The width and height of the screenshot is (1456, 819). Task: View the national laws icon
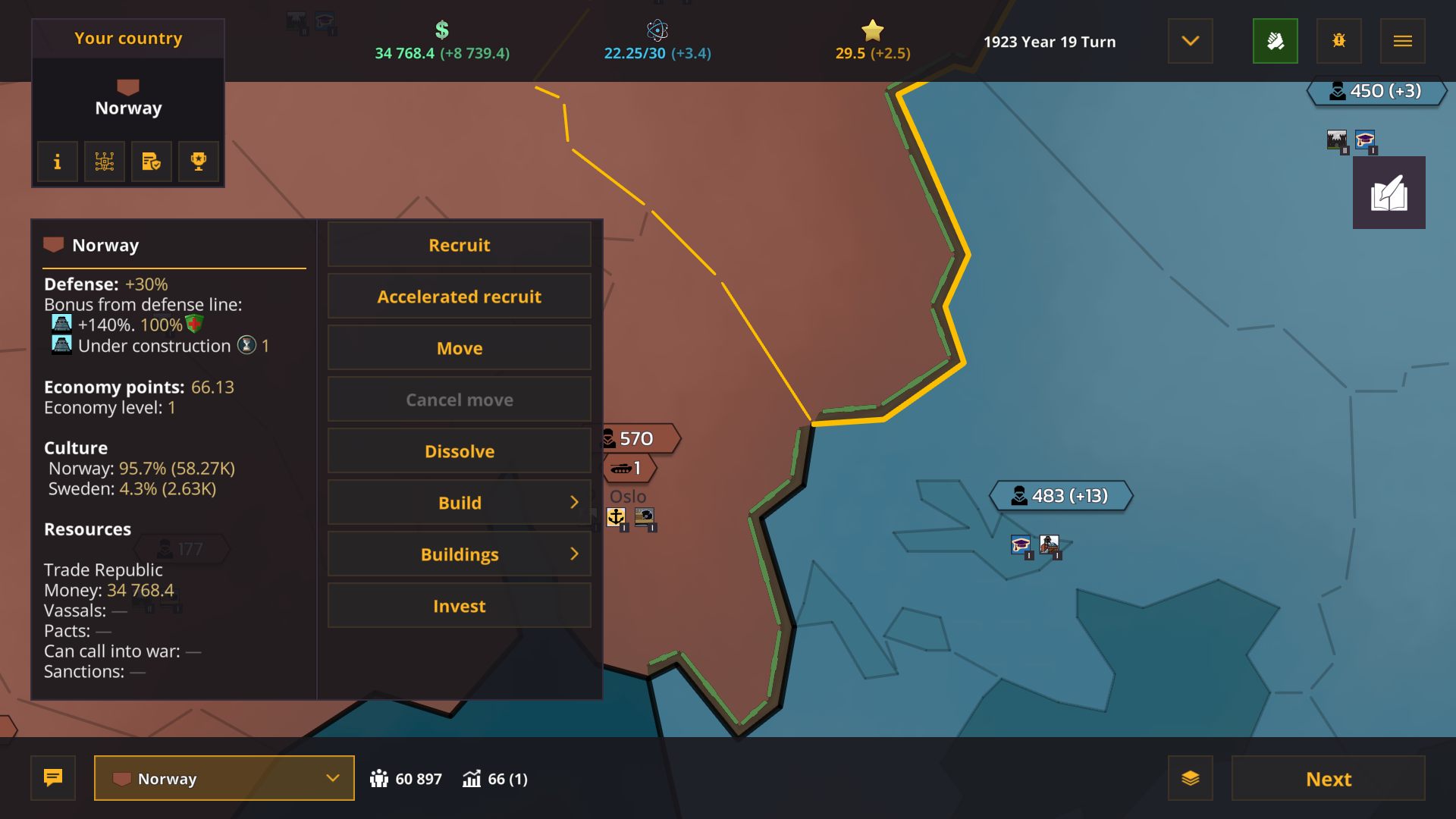tap(151, 161)
